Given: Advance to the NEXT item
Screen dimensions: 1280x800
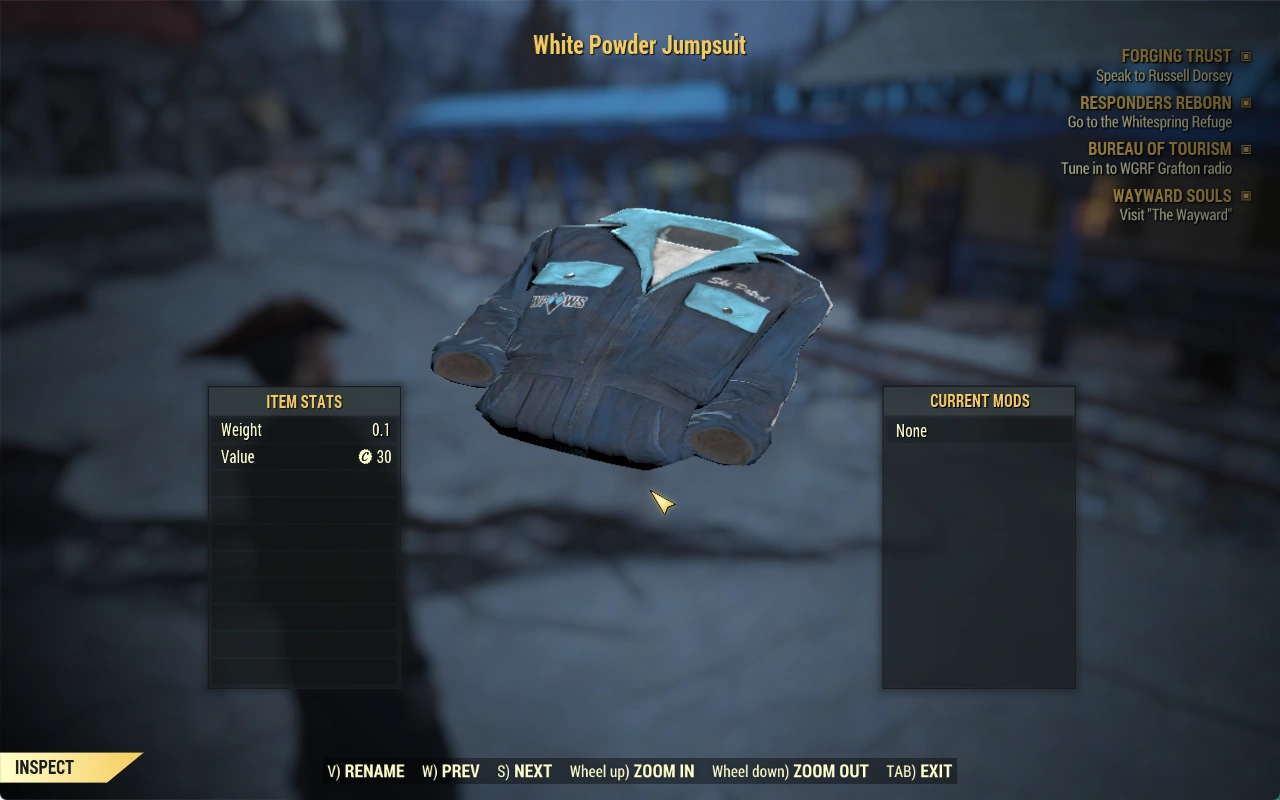Looking at the screenshot, I should [525, 771].
